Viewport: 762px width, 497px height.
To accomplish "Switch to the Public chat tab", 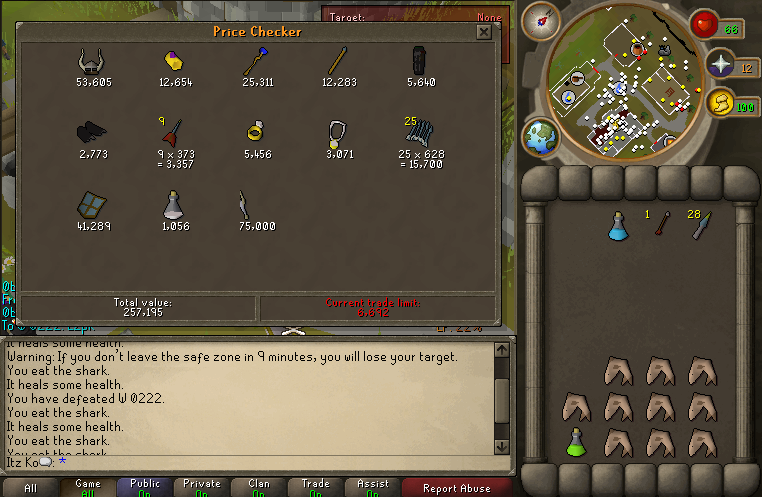I will [145, 488].
